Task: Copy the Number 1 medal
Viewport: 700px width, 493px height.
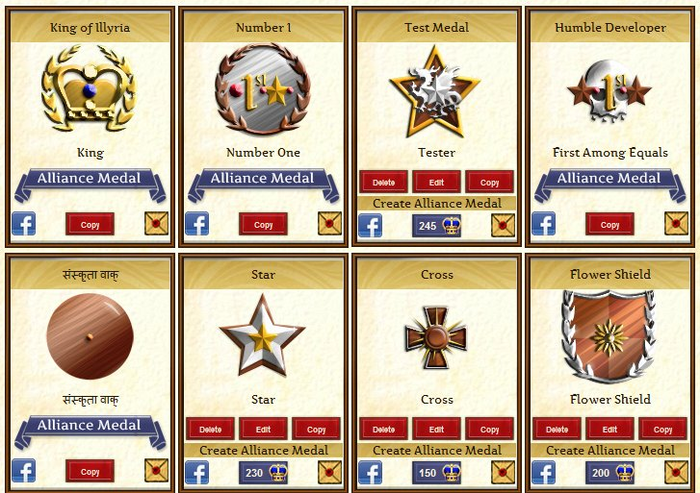Action: 263,224
